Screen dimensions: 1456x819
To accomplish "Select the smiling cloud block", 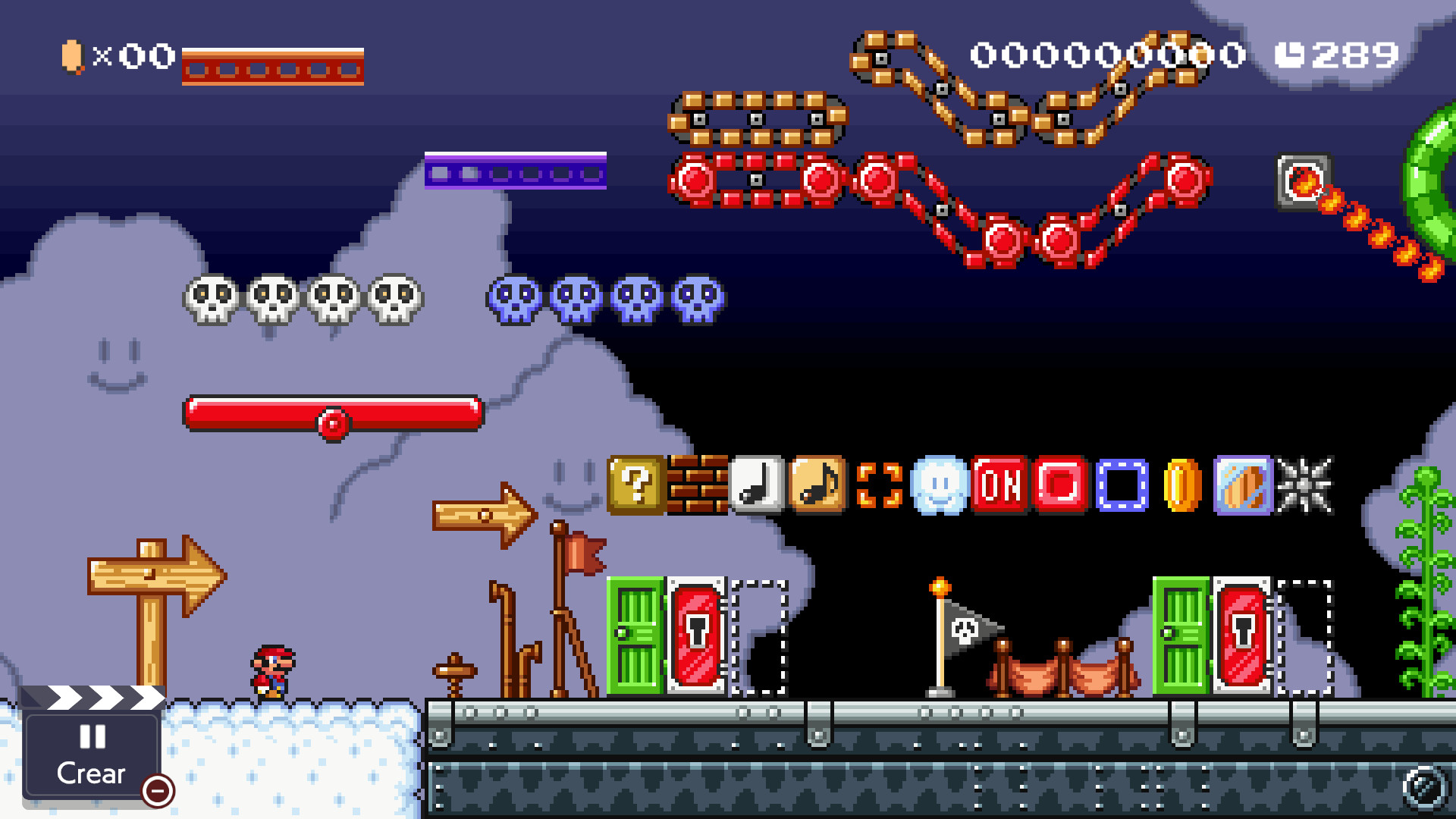I will pos(939,486).
